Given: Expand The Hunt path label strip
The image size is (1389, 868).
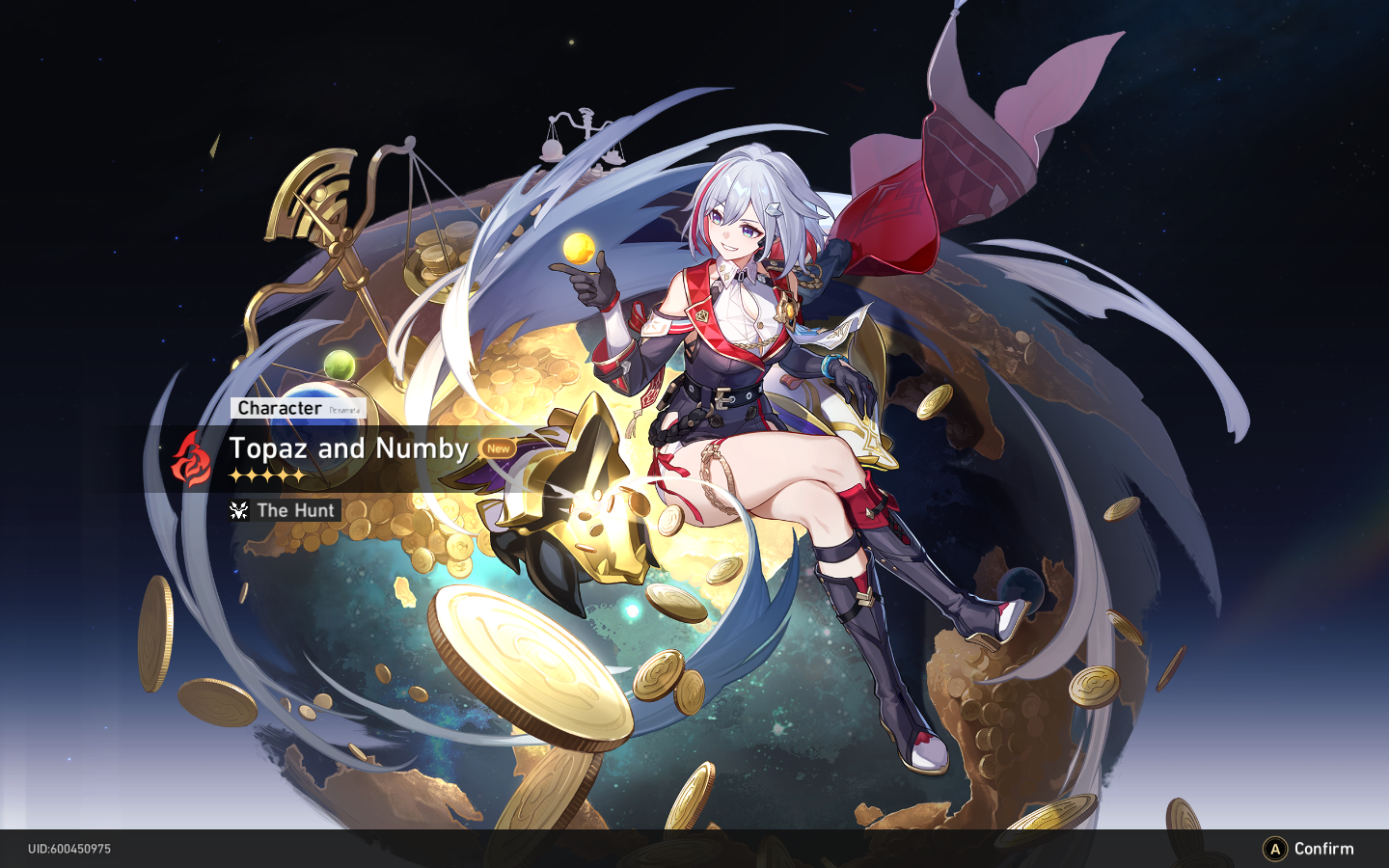Looking at the screenshot, I should point(283,510).
